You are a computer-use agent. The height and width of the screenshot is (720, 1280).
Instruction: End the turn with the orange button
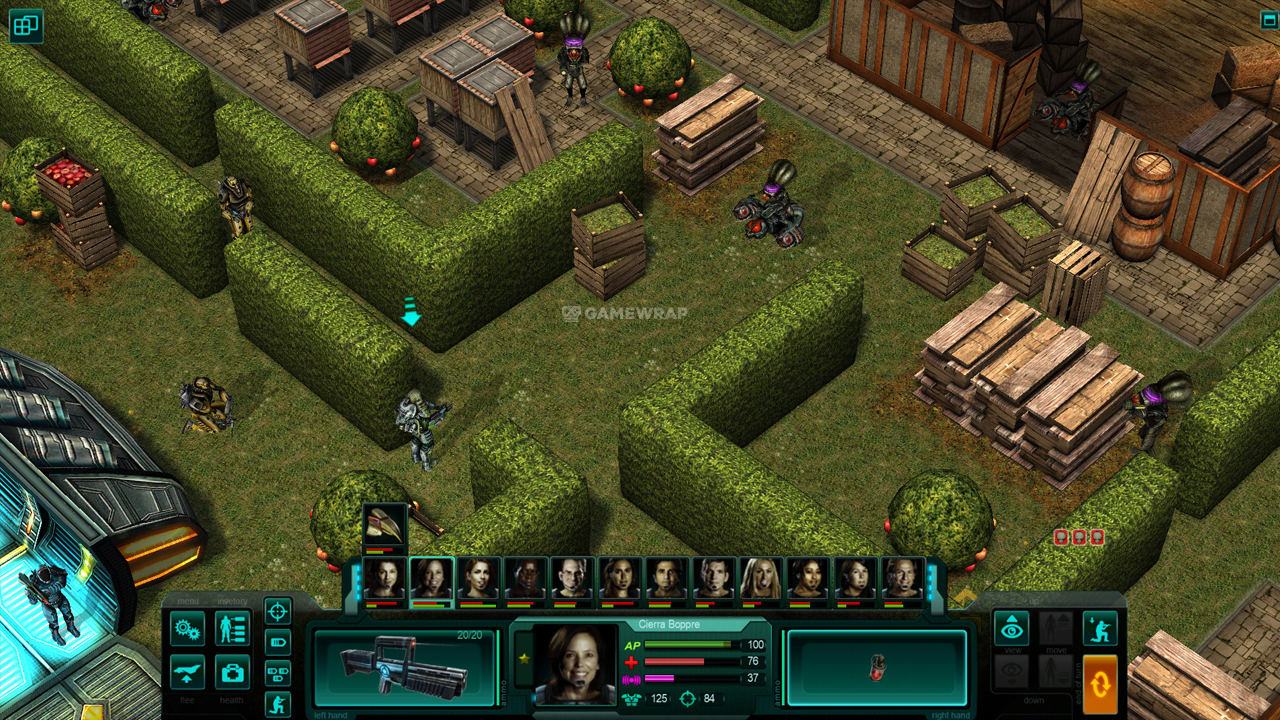[1100, 684]
